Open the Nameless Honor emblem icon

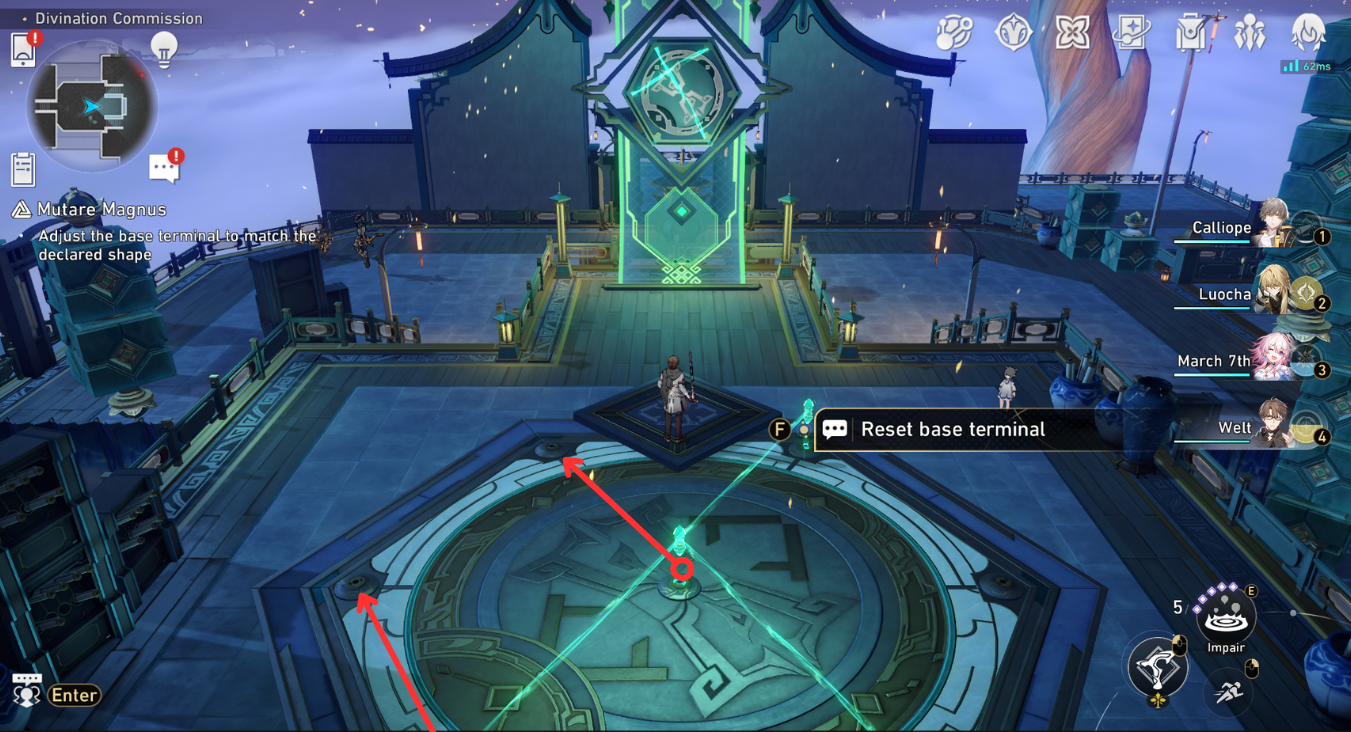coord(1013,32)
